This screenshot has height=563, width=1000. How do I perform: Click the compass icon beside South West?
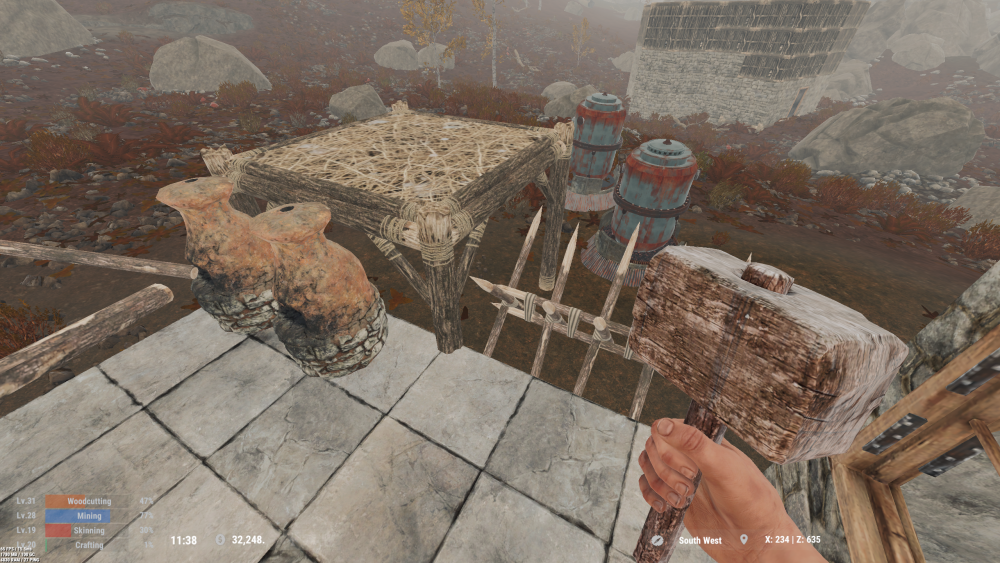(657, 540)
